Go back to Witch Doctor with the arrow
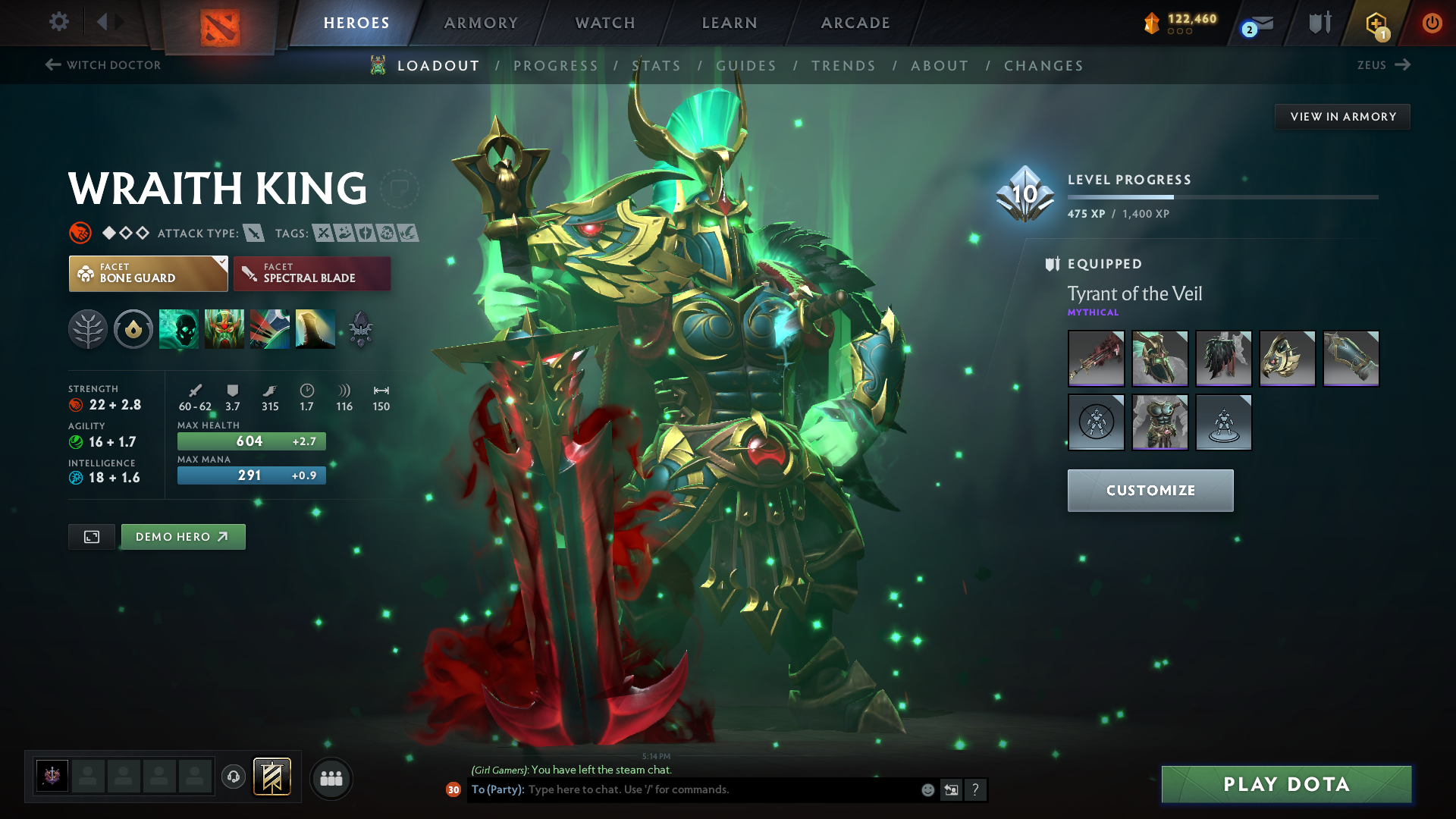The image size is (1456, 819). click(52, 65)
